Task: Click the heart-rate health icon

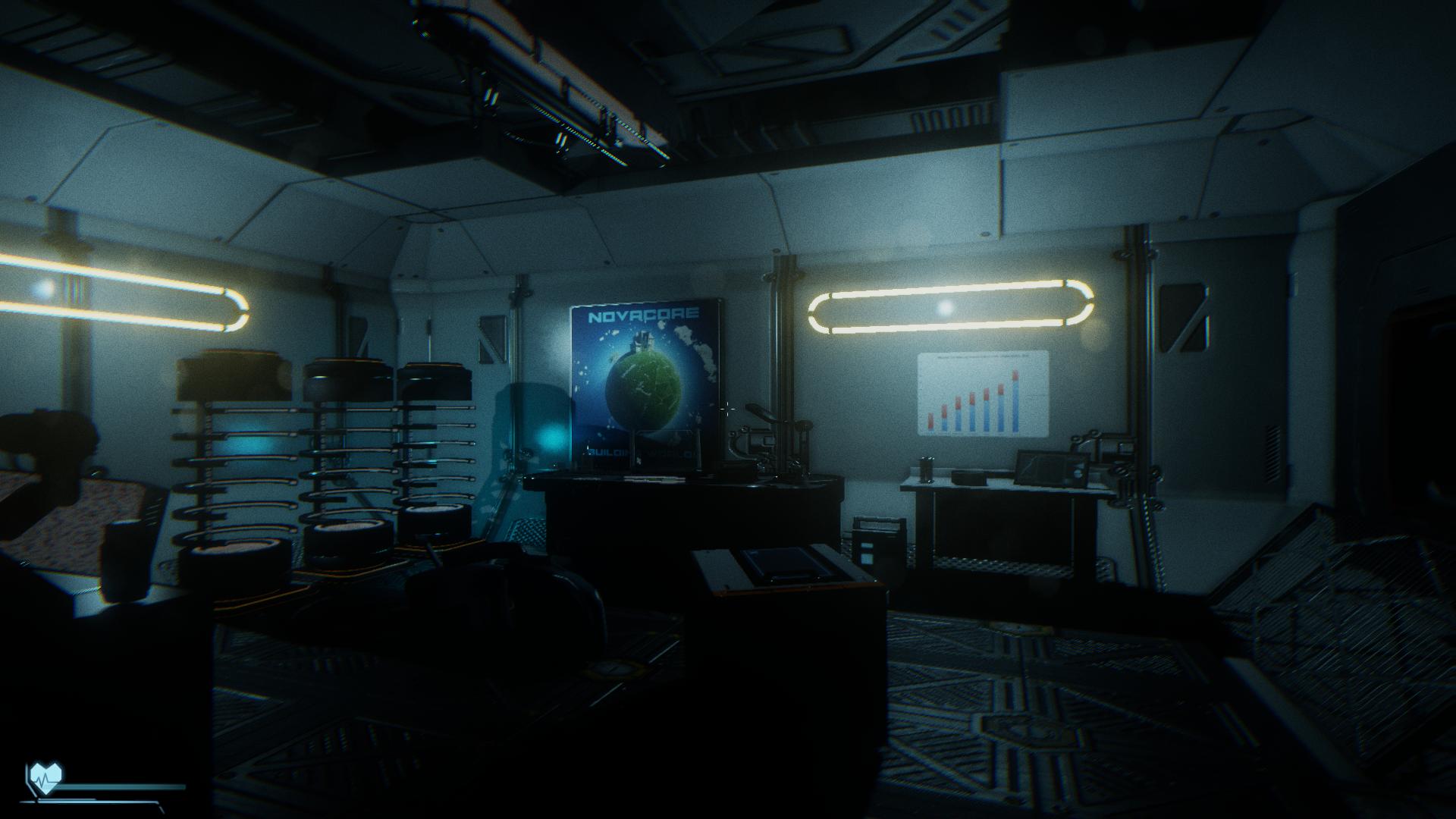Action: pyautogui.click(x=47, y=777)
